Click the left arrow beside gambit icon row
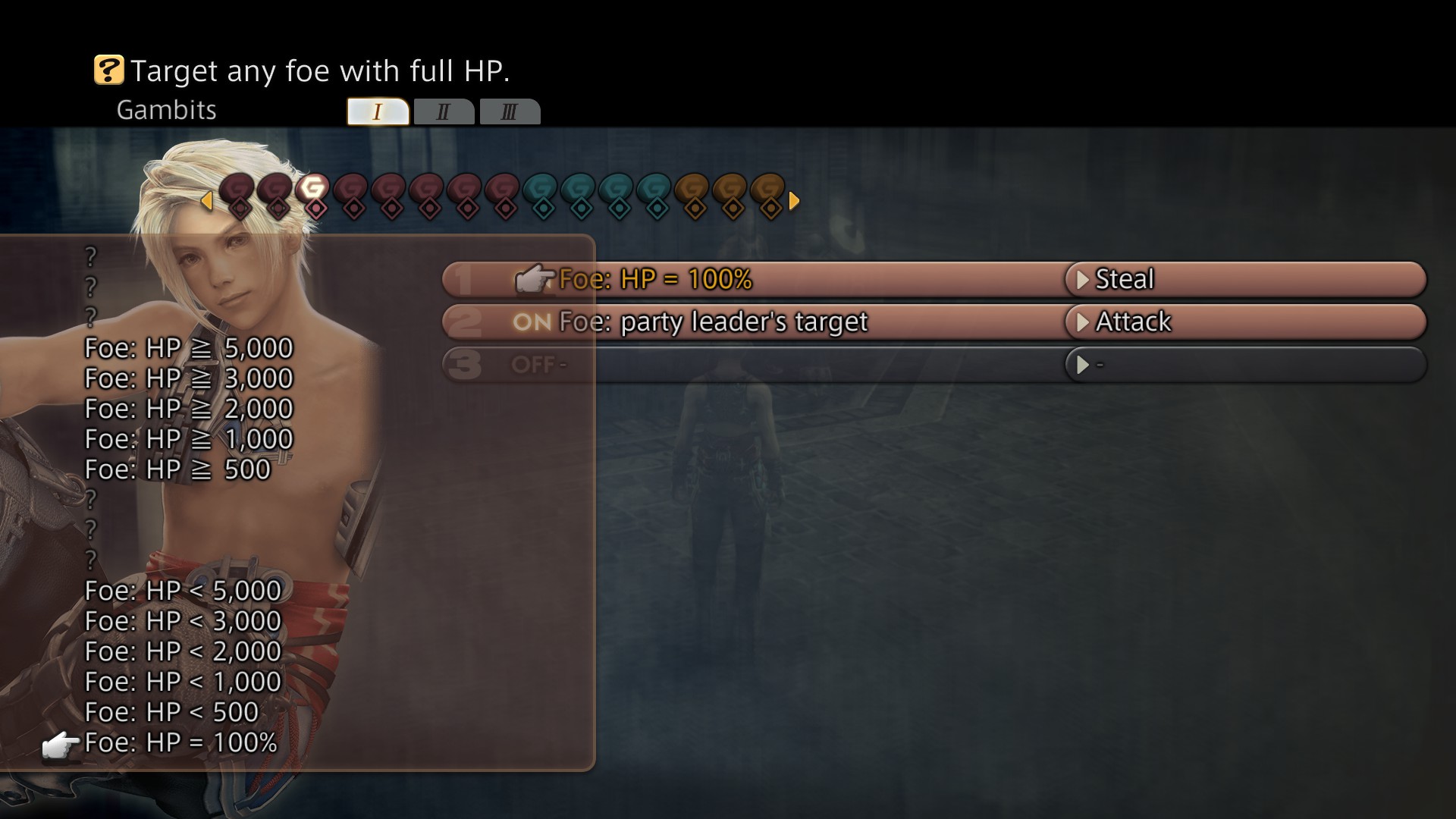The image size is (1456, 819). click(x=206, y=201)
